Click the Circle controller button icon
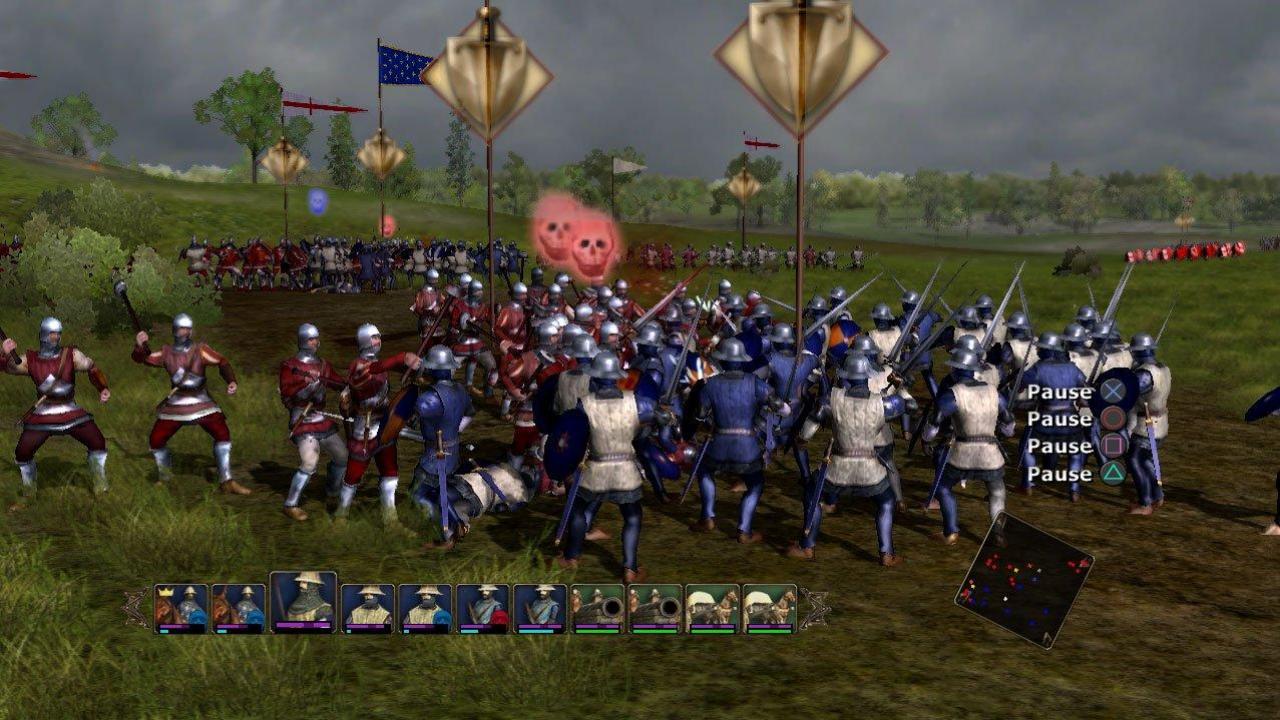The width and height of the screenshot is (1280, 720). tap(1112, 418)
